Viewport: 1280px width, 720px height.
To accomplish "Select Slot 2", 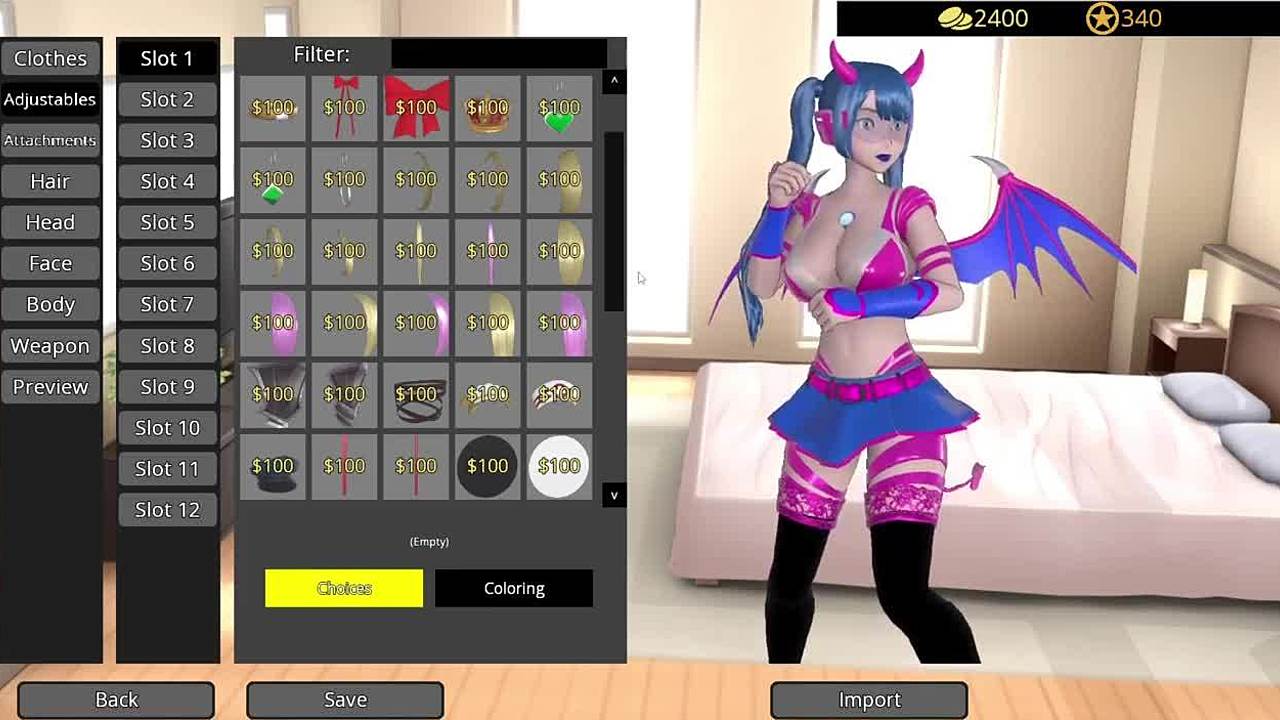I will [x=167, y=99].
